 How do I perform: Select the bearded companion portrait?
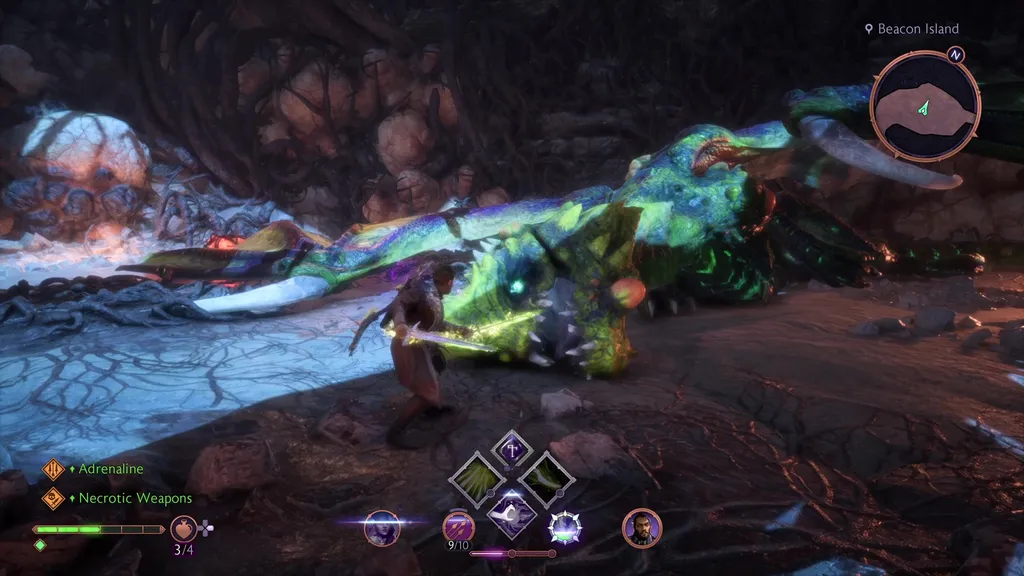[x=641, y=527]
